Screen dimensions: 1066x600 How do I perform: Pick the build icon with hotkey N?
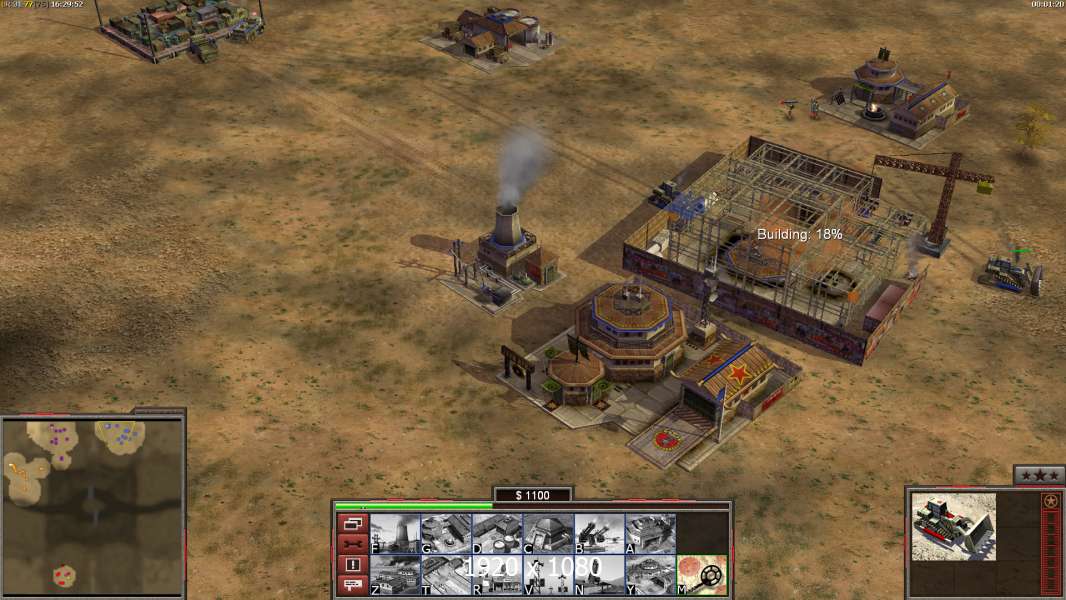[x=599, y=575]
